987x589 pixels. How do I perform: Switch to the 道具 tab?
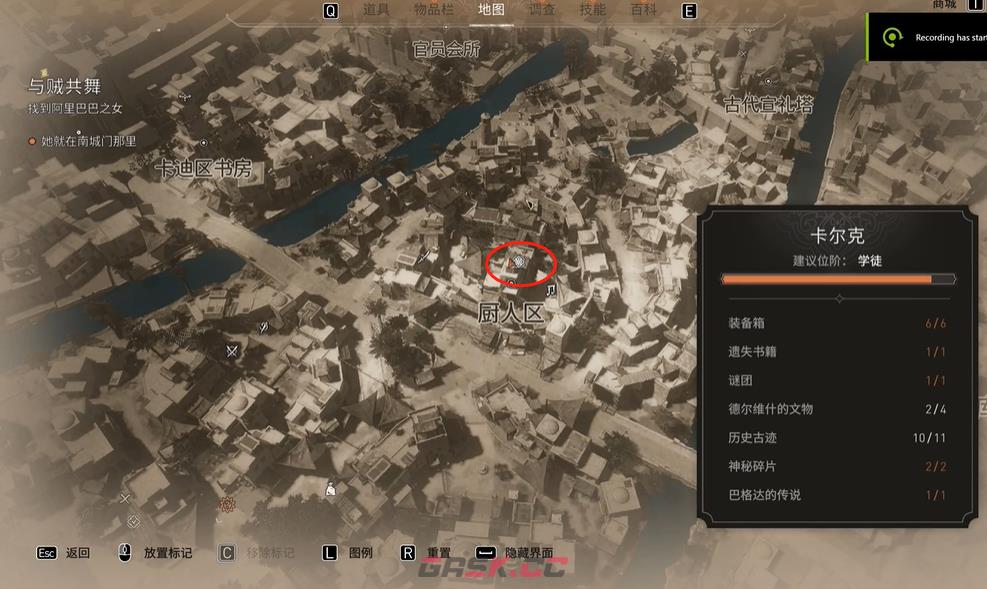tap(376, 10)
